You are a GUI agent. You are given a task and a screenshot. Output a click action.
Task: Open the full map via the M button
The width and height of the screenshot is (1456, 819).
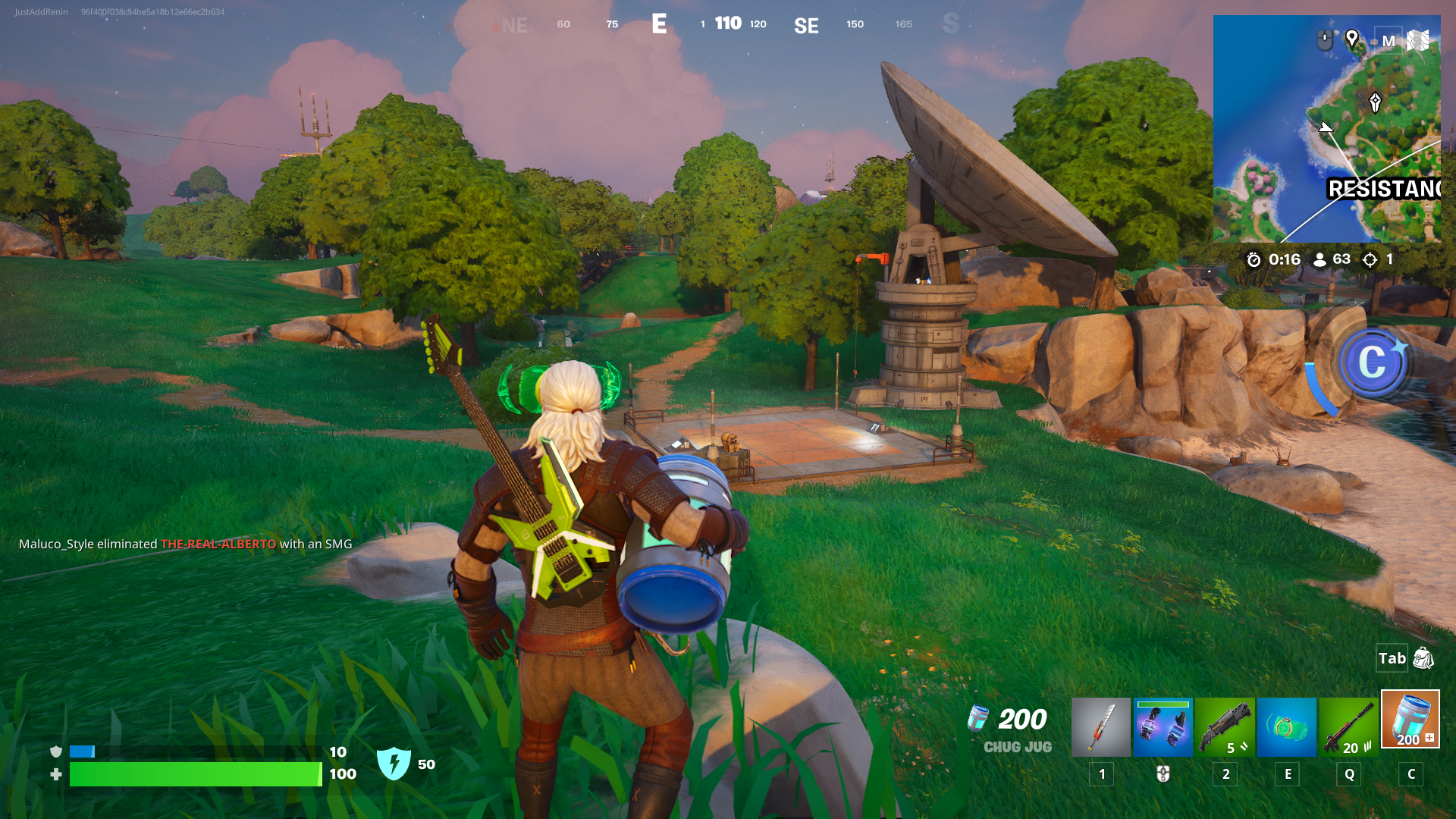click(x=1388, y=41)
